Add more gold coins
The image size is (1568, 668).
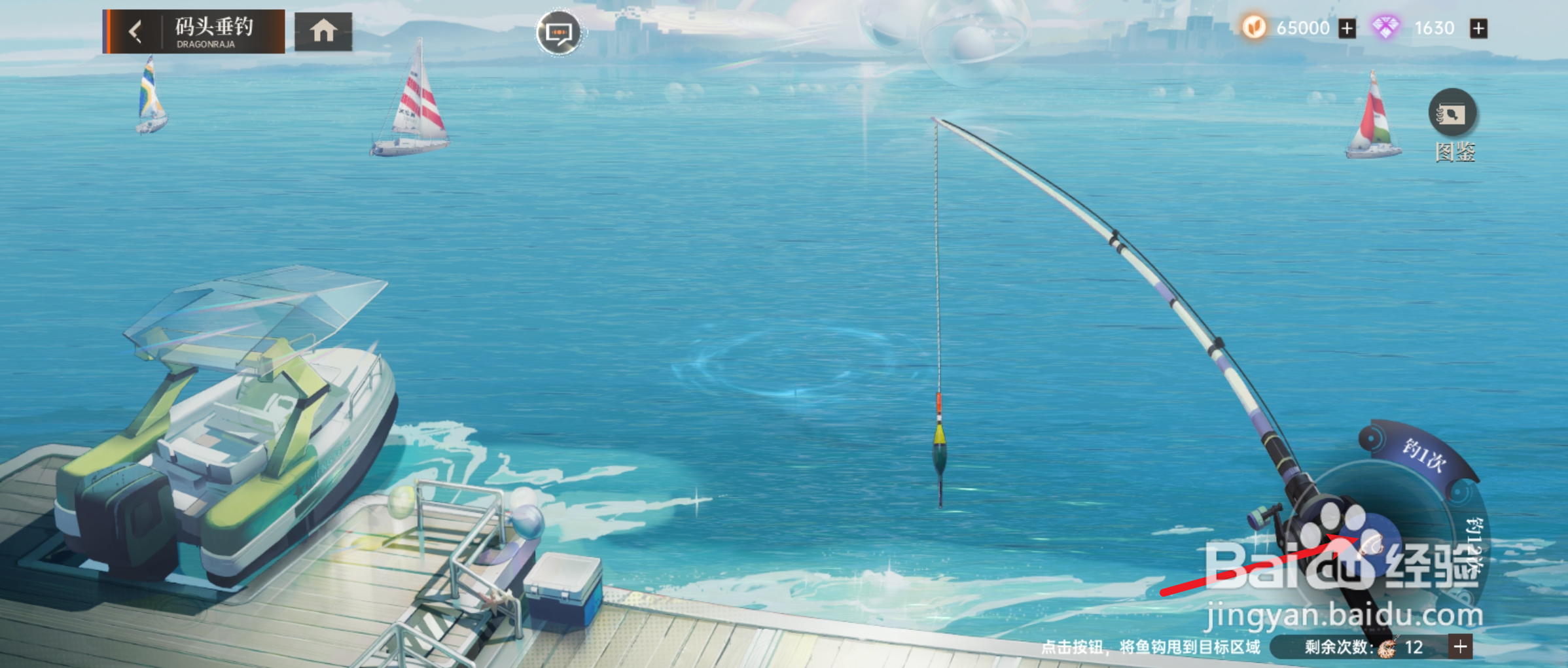click(x=1347, y=29)
